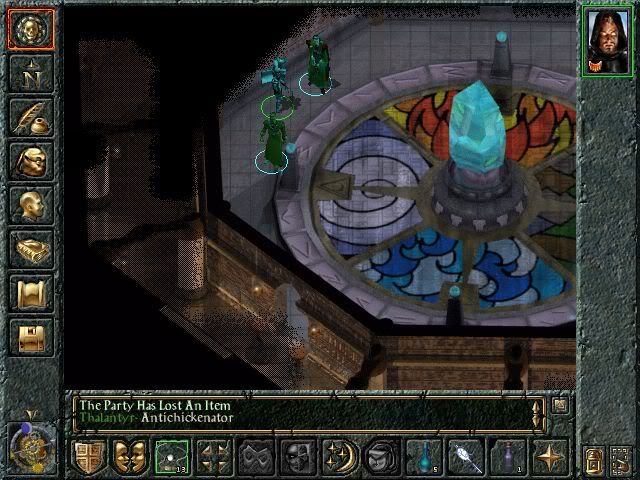The height and width of the screenshot is (480, 640).
Task: Open the area map with the compass N button
Action: coord(31,73)
